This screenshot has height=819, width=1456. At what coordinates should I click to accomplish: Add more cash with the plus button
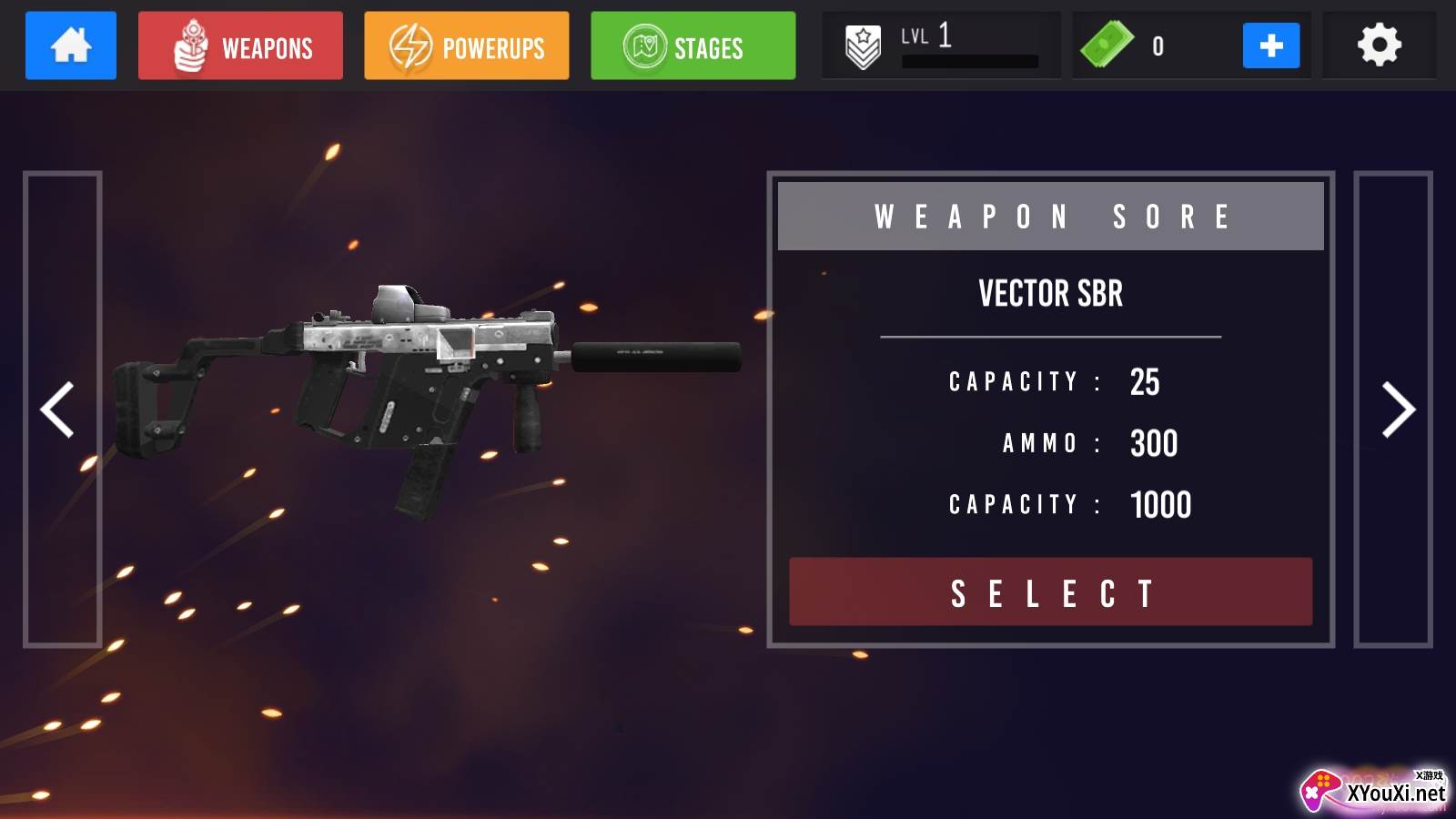pyautogui.click(x=1270, y=45)
